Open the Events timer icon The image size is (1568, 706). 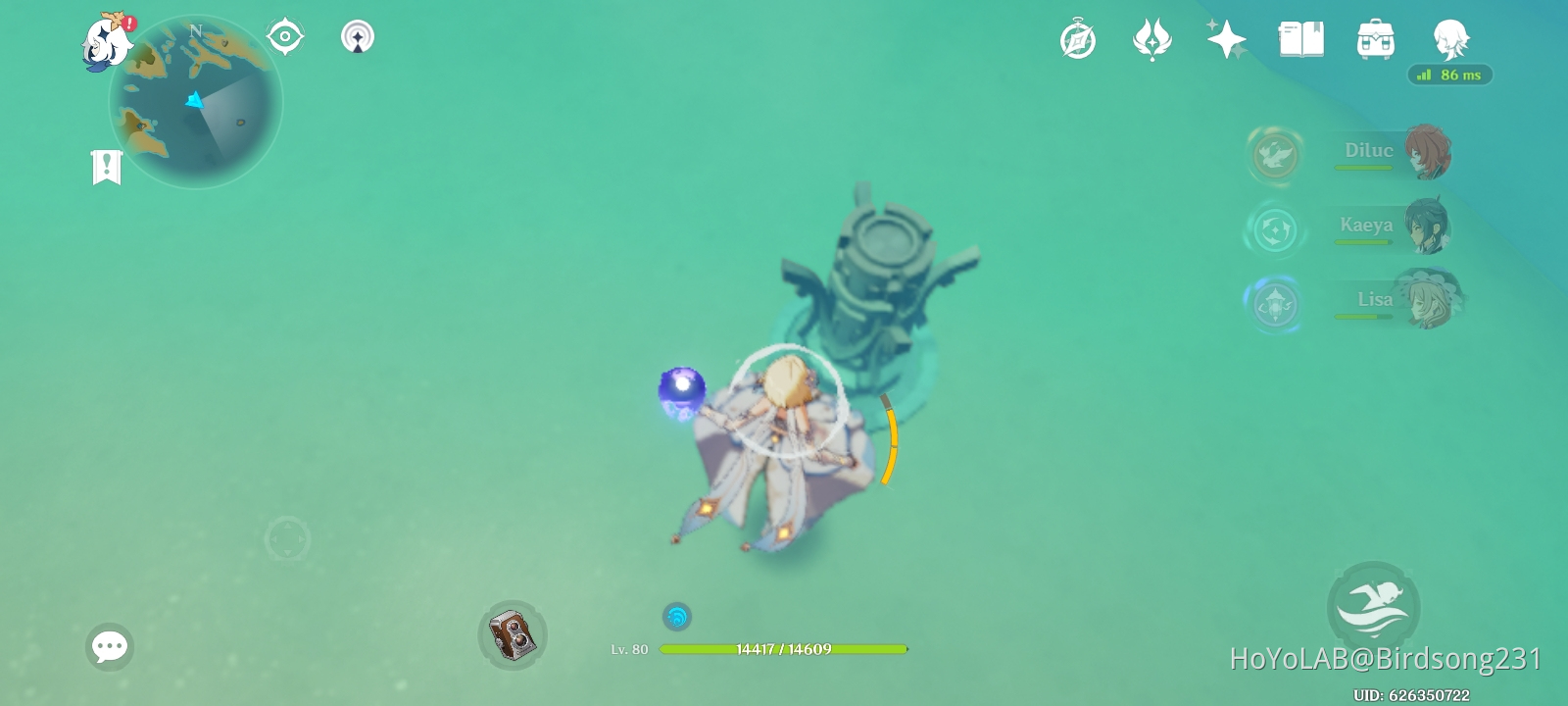(1078, 39)
